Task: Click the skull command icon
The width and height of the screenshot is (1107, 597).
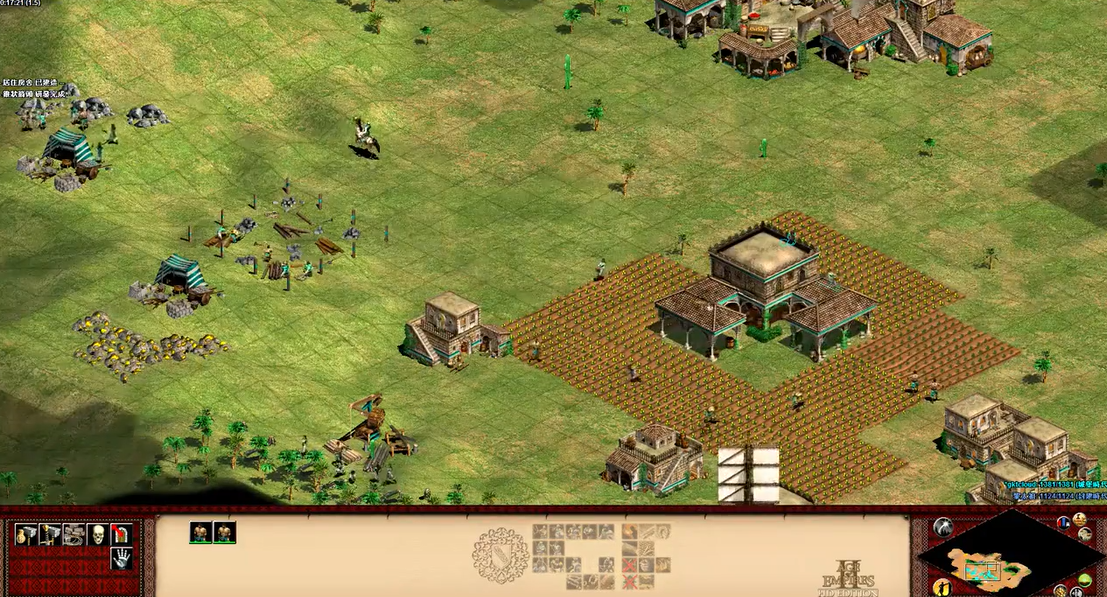Action: coord(97,535)
